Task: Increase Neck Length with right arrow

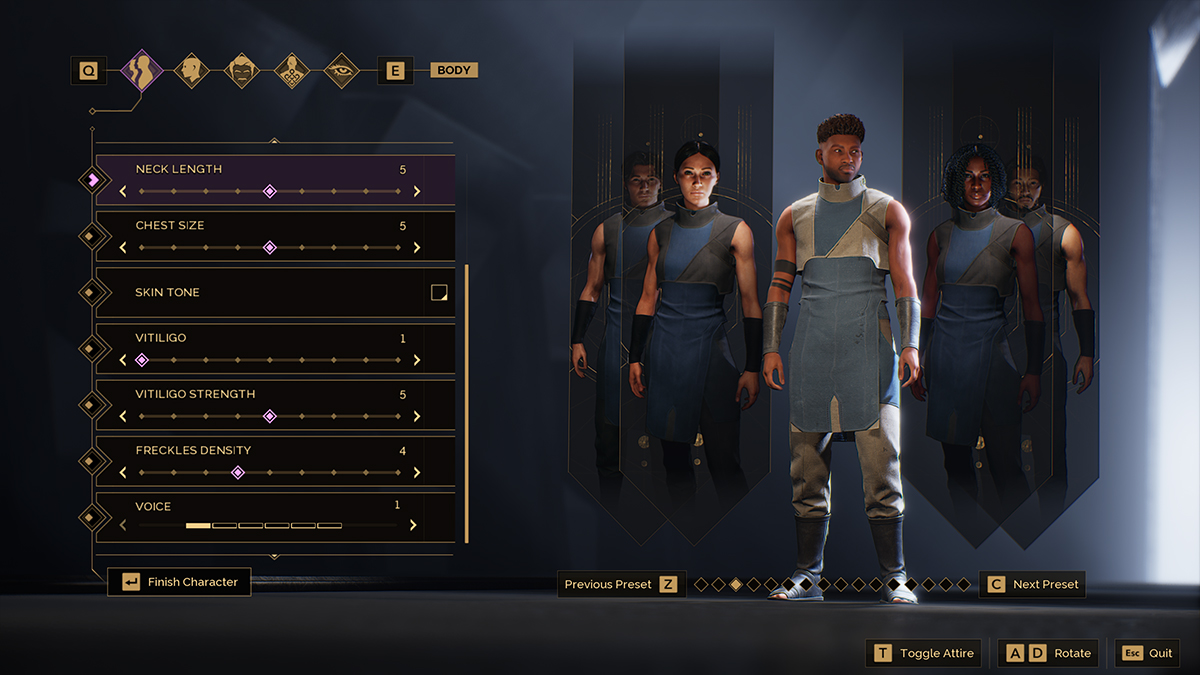Action: (x=417, y=191)
